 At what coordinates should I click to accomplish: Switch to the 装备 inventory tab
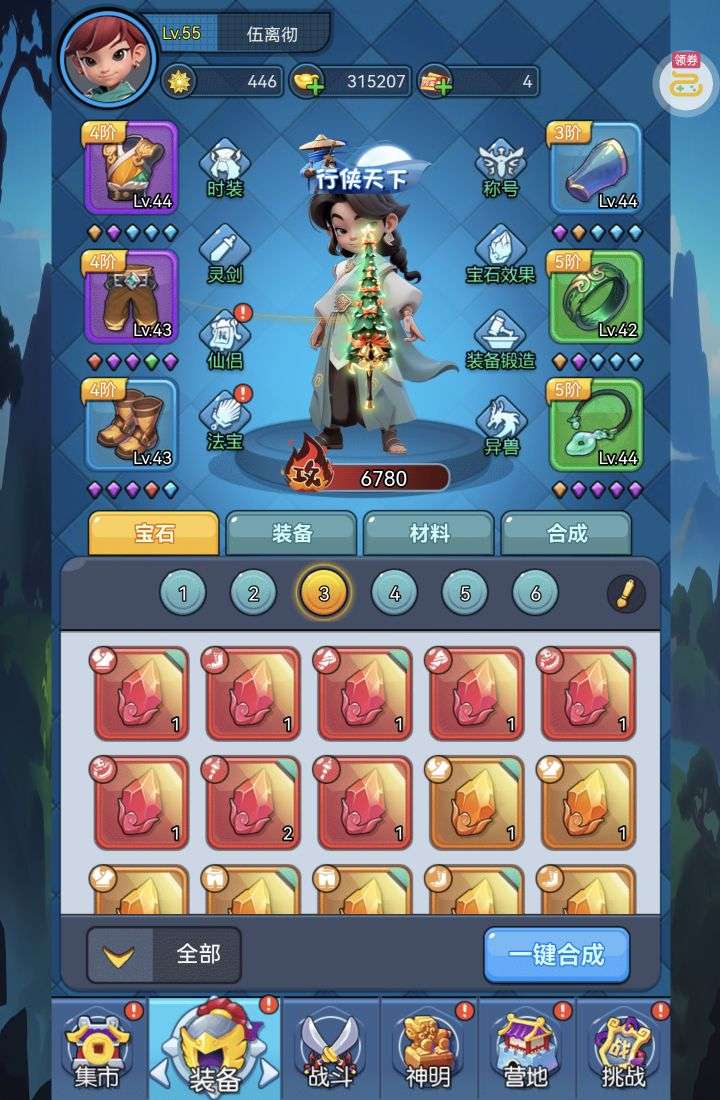coord(291,533)
